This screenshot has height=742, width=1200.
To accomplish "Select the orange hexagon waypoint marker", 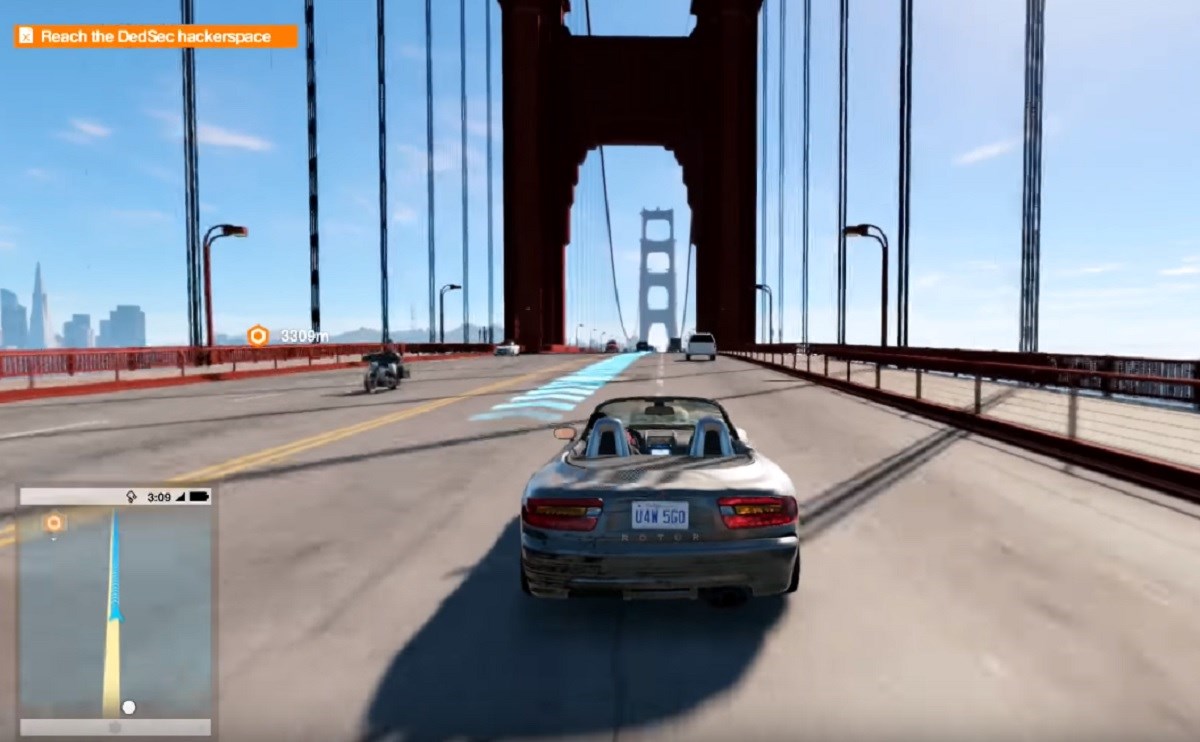I will 258,336.
